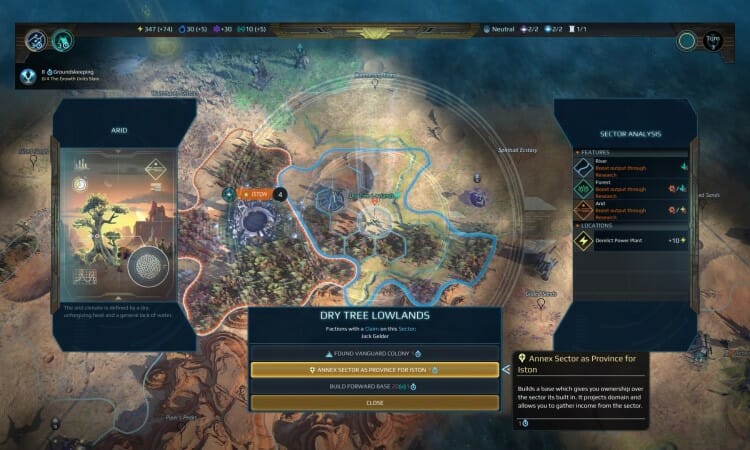Open the second circular research icon
The width and height of the screenshot is (750, 450).
61,41
